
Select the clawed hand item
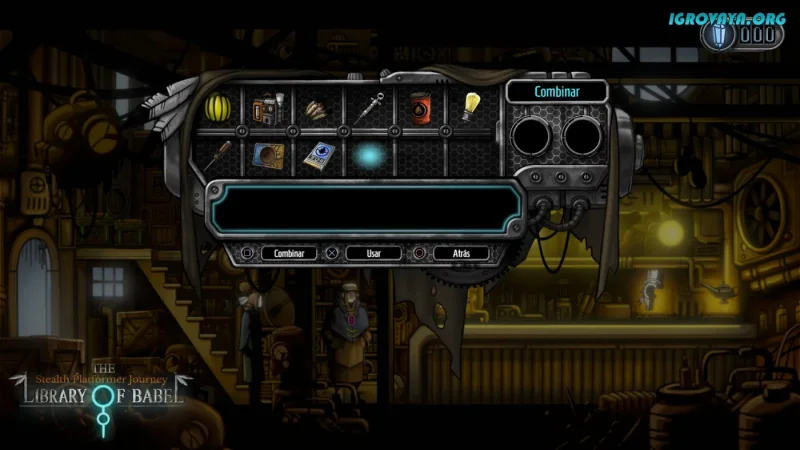[318, 107]
